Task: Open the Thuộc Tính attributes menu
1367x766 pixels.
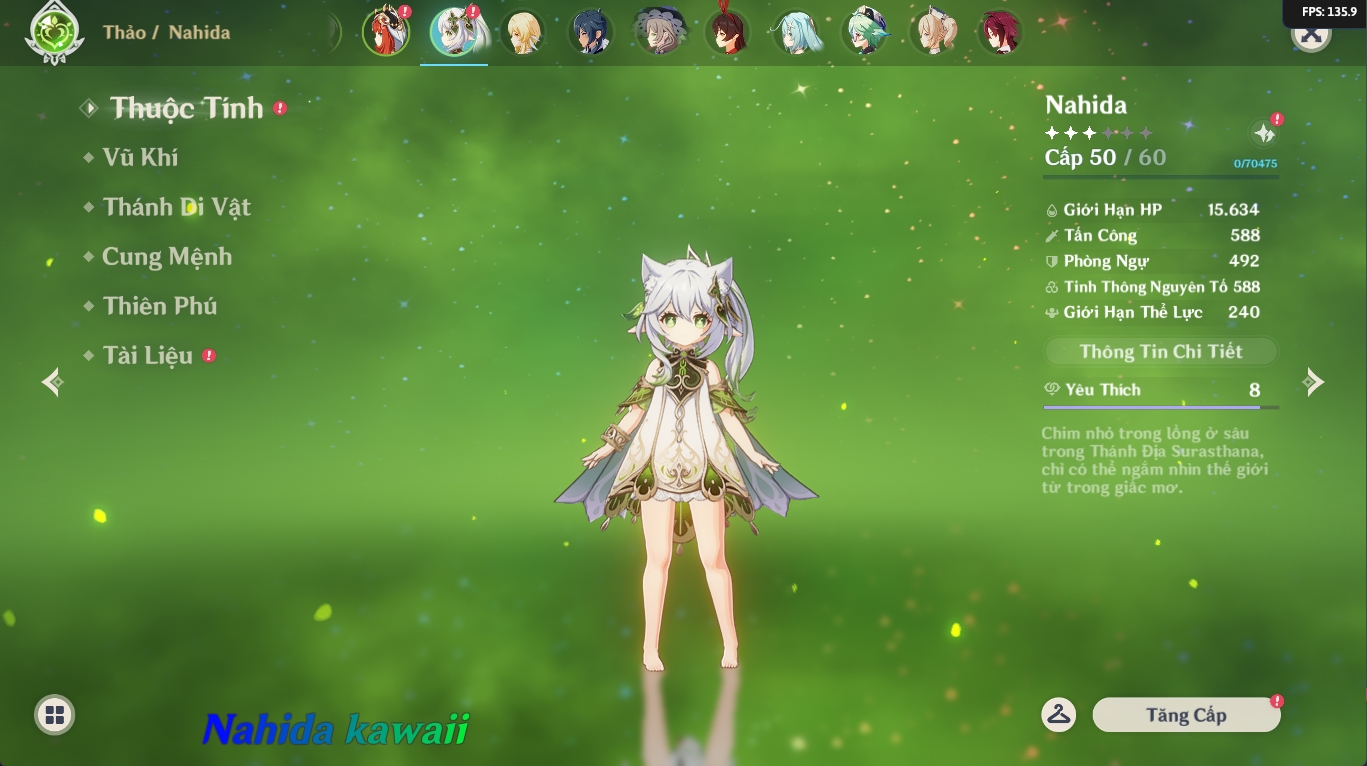Action: coord(186,108)
